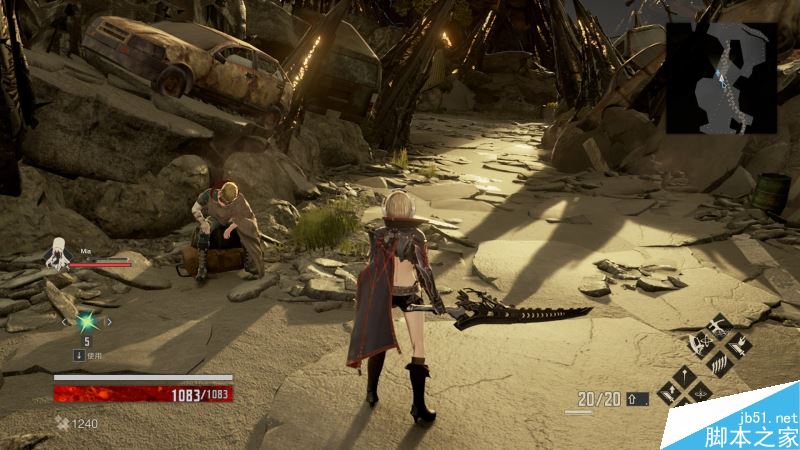Activate the claw slash skill icon
800x450 pixels.
pos(720,362)
